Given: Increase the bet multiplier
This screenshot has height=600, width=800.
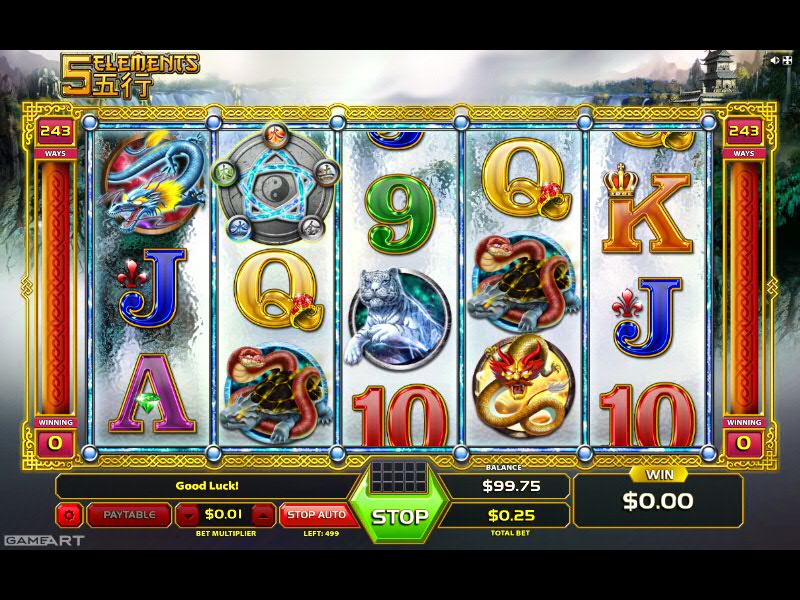Looking at the screenshot, I should pyautogui.click(x=262, y=515).
